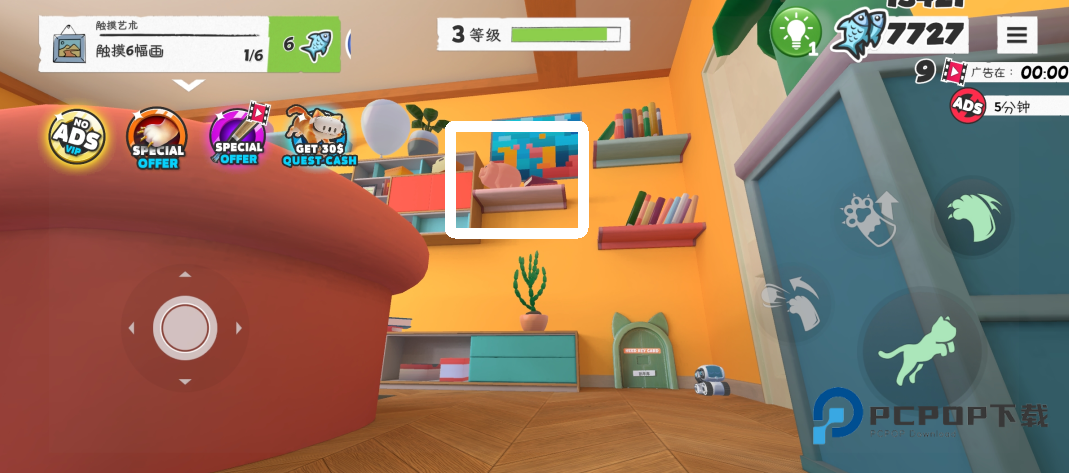Use the cat claw scratch button
1069x473 pixels.
click(x=973, y=215)
